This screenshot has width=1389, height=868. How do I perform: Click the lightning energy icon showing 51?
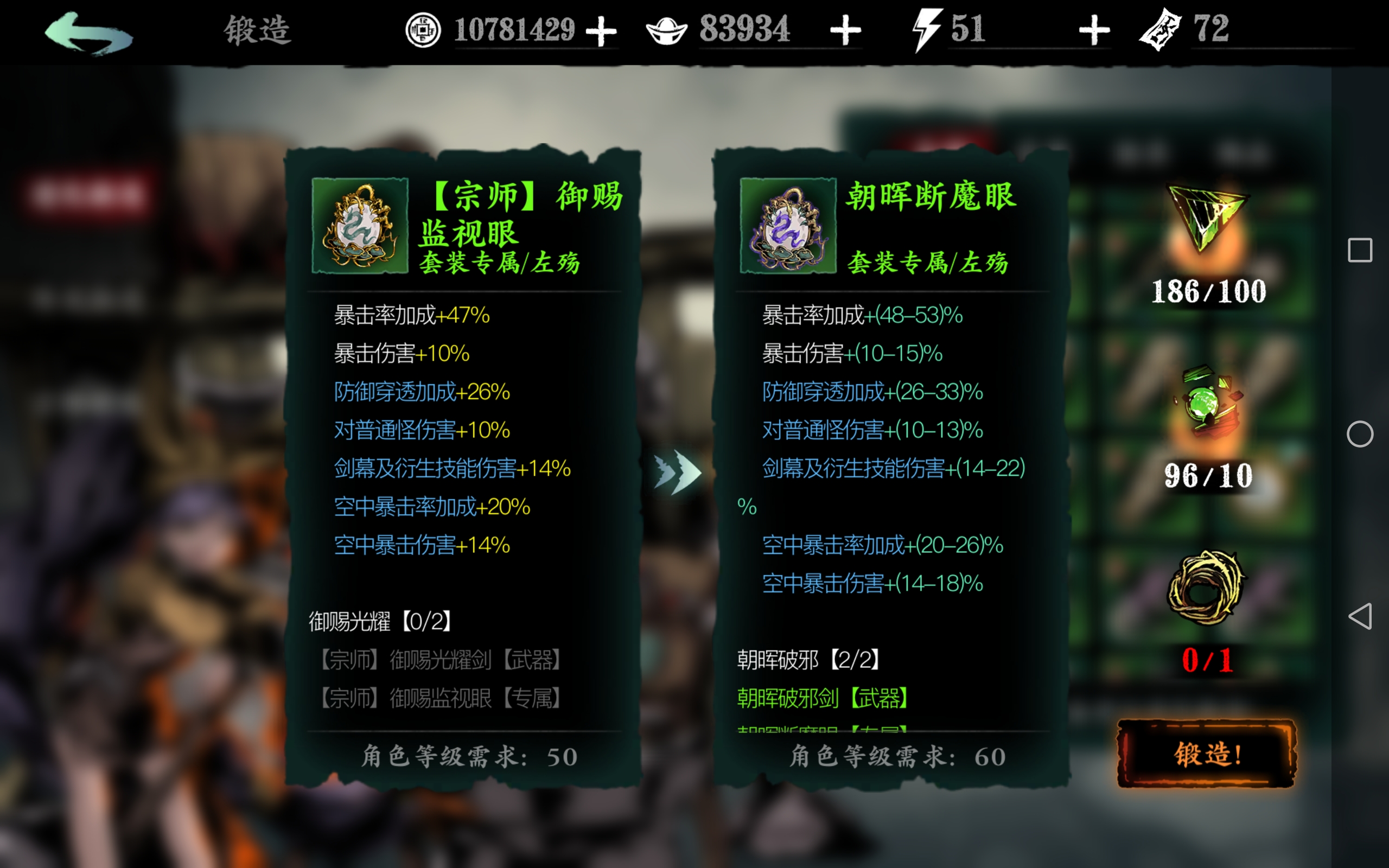coord(925,31)
